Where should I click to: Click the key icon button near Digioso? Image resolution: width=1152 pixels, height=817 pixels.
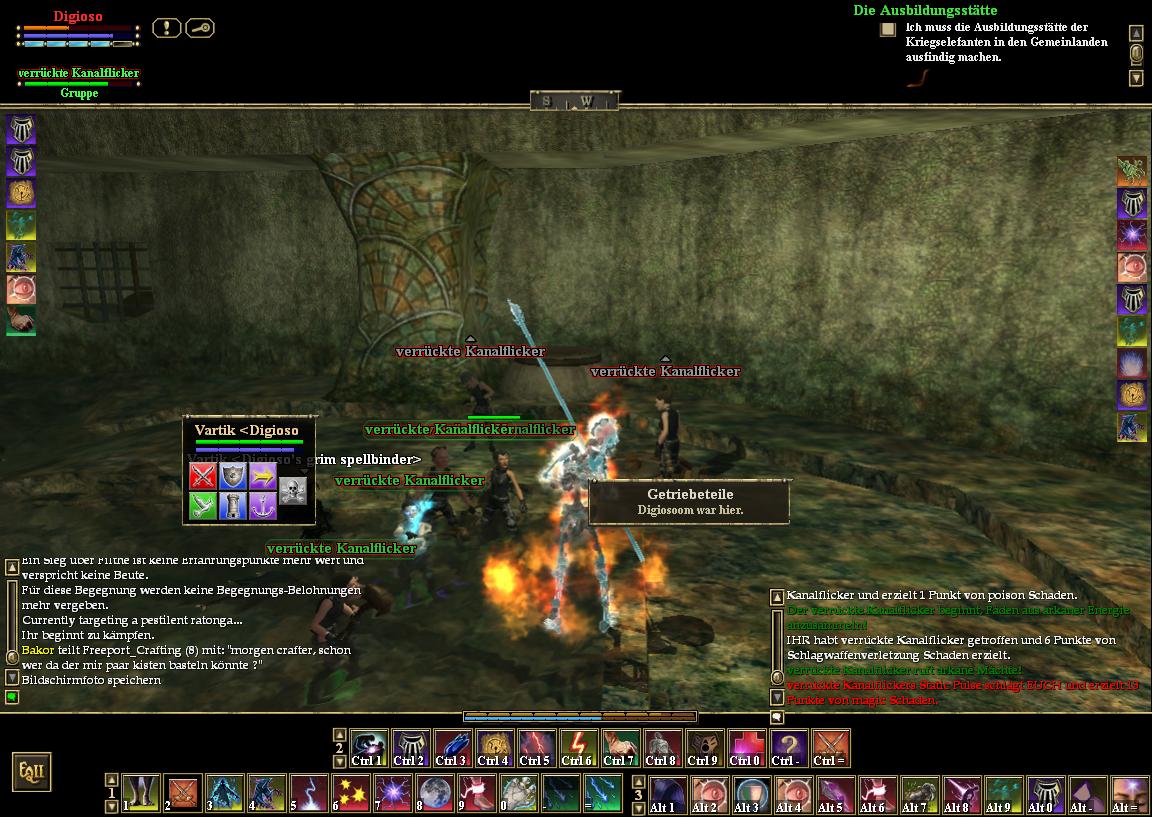199,28
